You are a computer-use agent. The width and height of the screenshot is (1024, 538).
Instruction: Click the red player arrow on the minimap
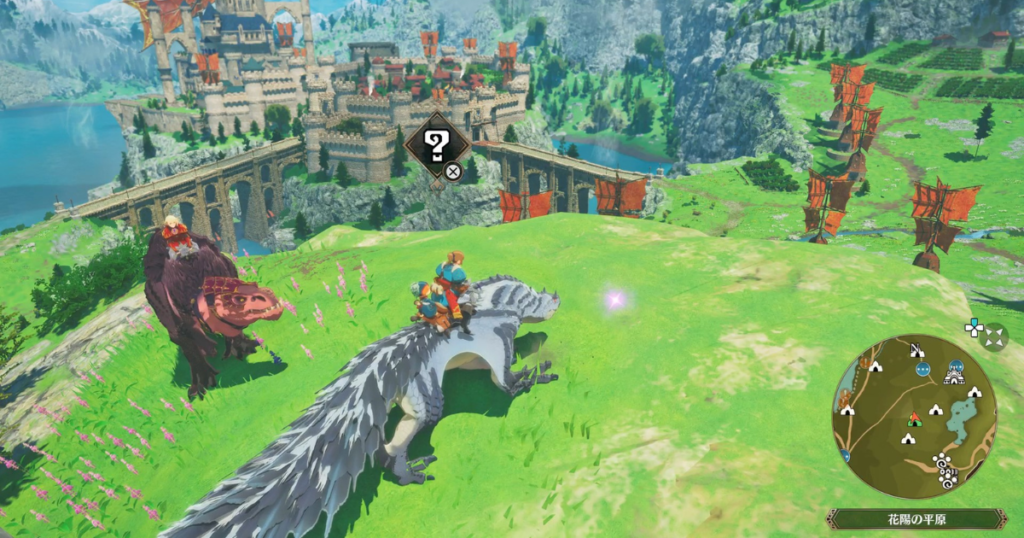pos(913,417)
